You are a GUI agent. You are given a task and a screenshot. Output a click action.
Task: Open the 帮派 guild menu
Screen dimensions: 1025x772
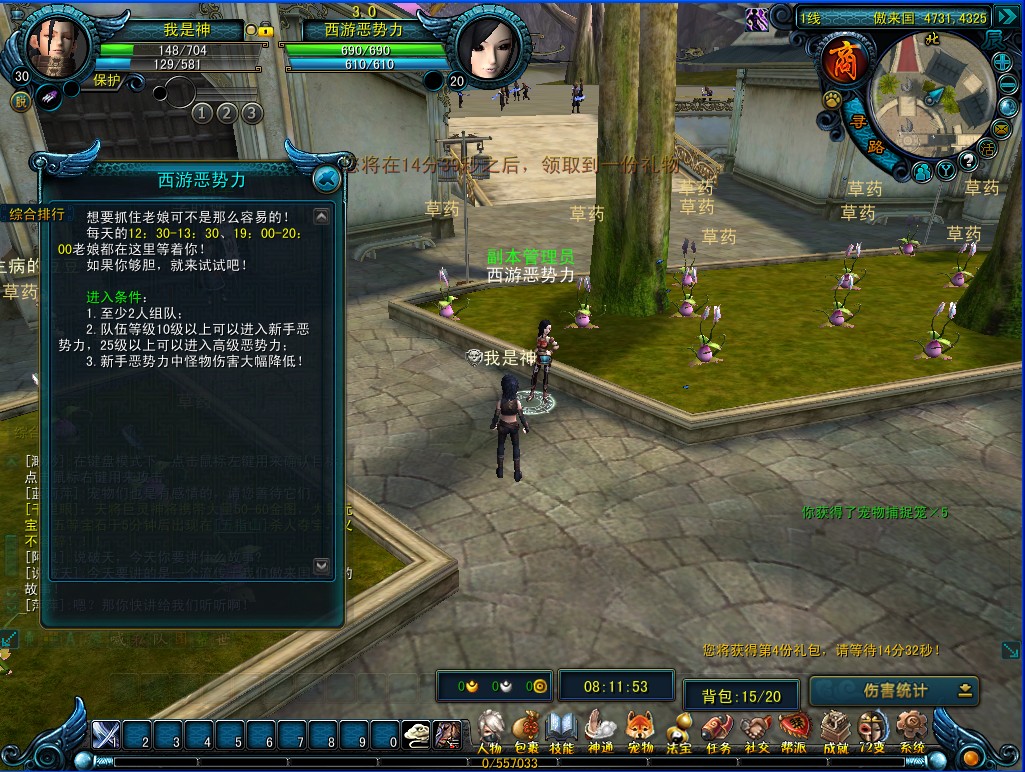click(x=795, y=730)
